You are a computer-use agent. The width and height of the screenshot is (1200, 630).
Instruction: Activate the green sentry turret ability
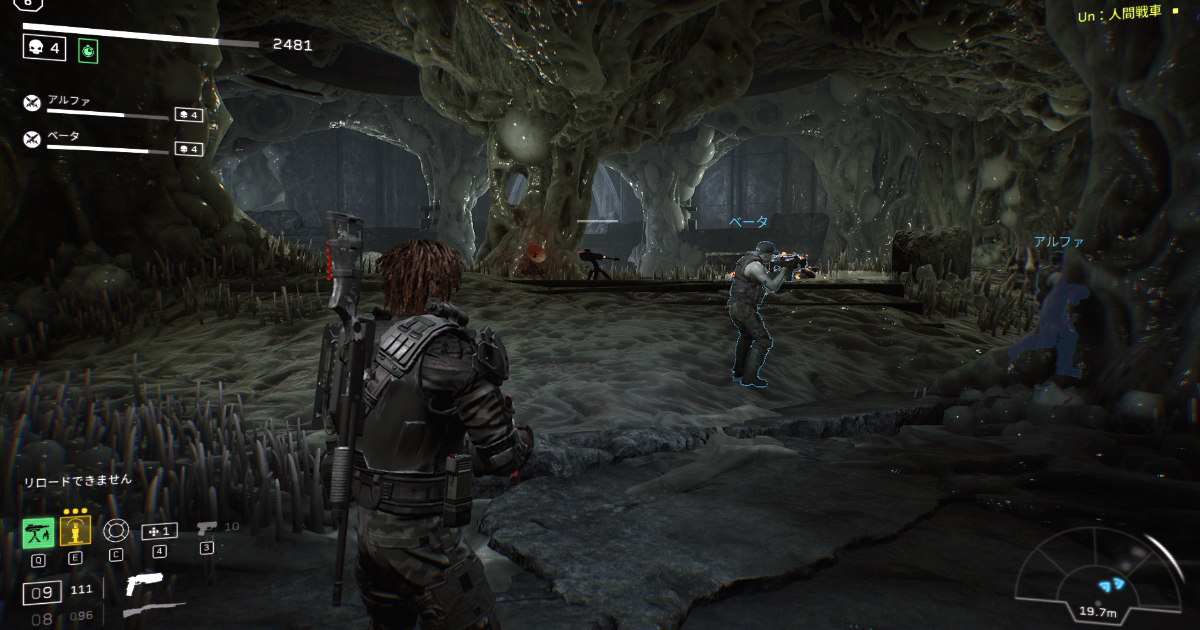click(x=38, y=533)
